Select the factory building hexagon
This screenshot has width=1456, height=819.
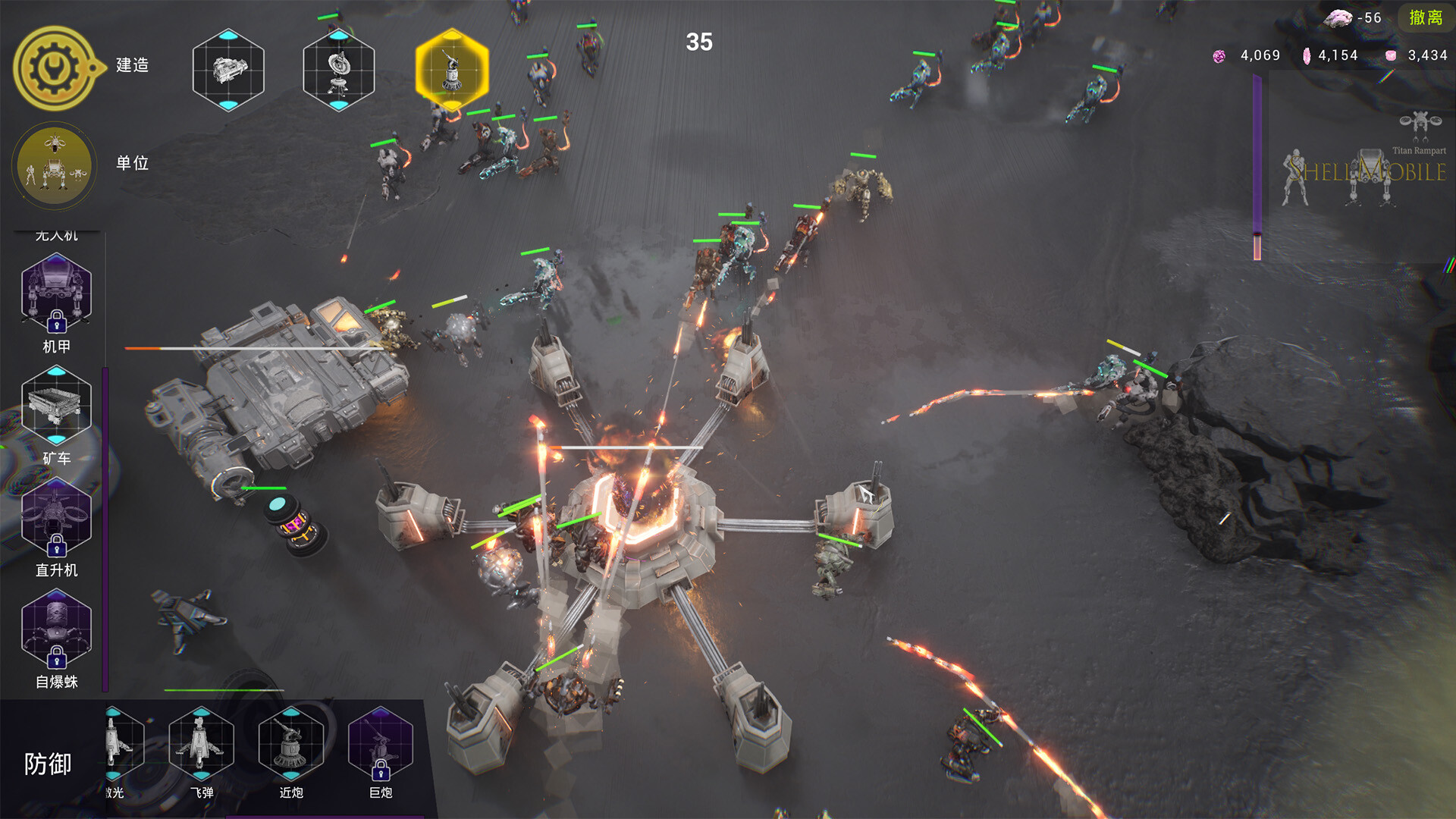pyautogui.click(x=228, y=70)
